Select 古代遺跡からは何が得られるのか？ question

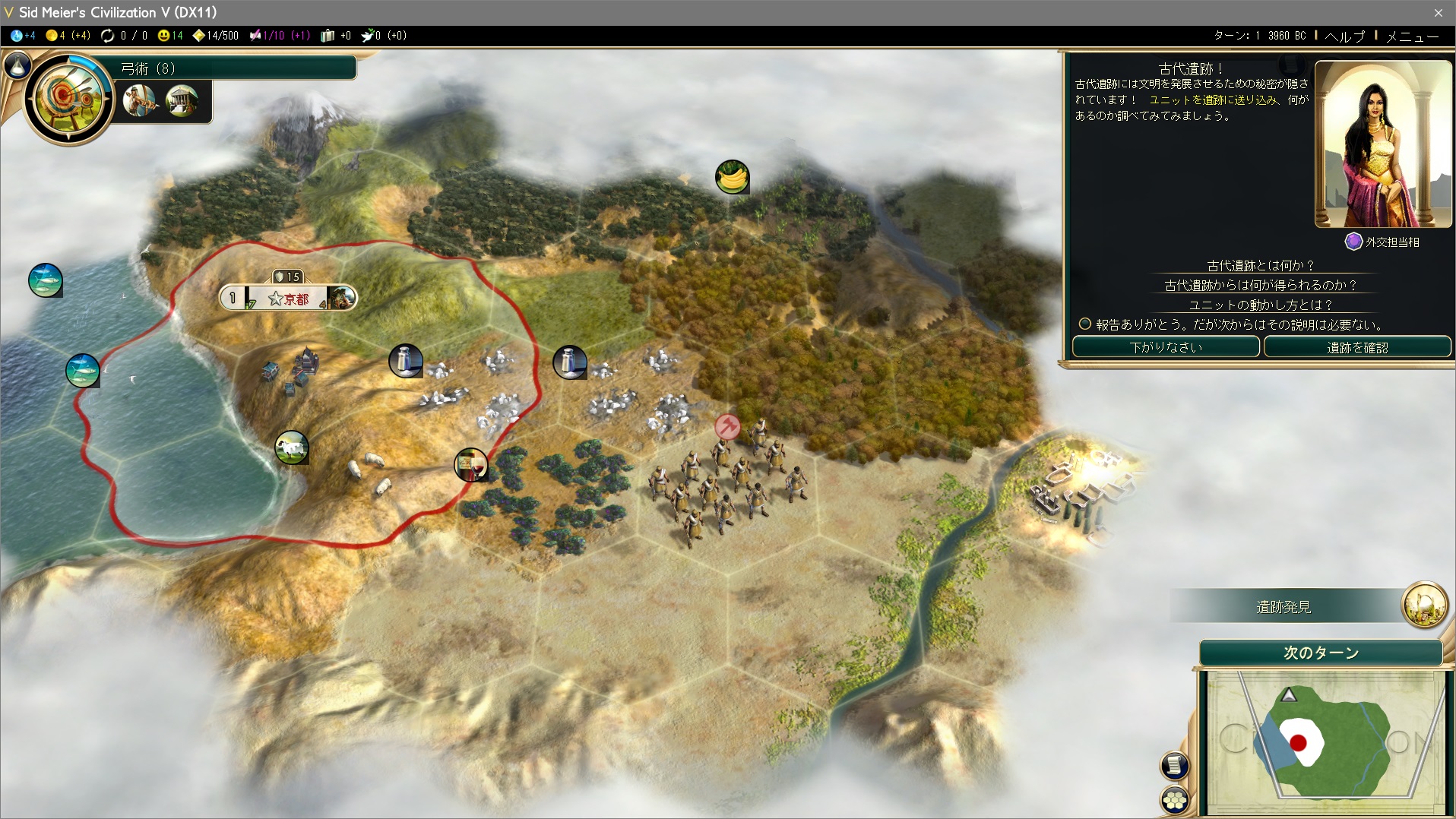1260,285
